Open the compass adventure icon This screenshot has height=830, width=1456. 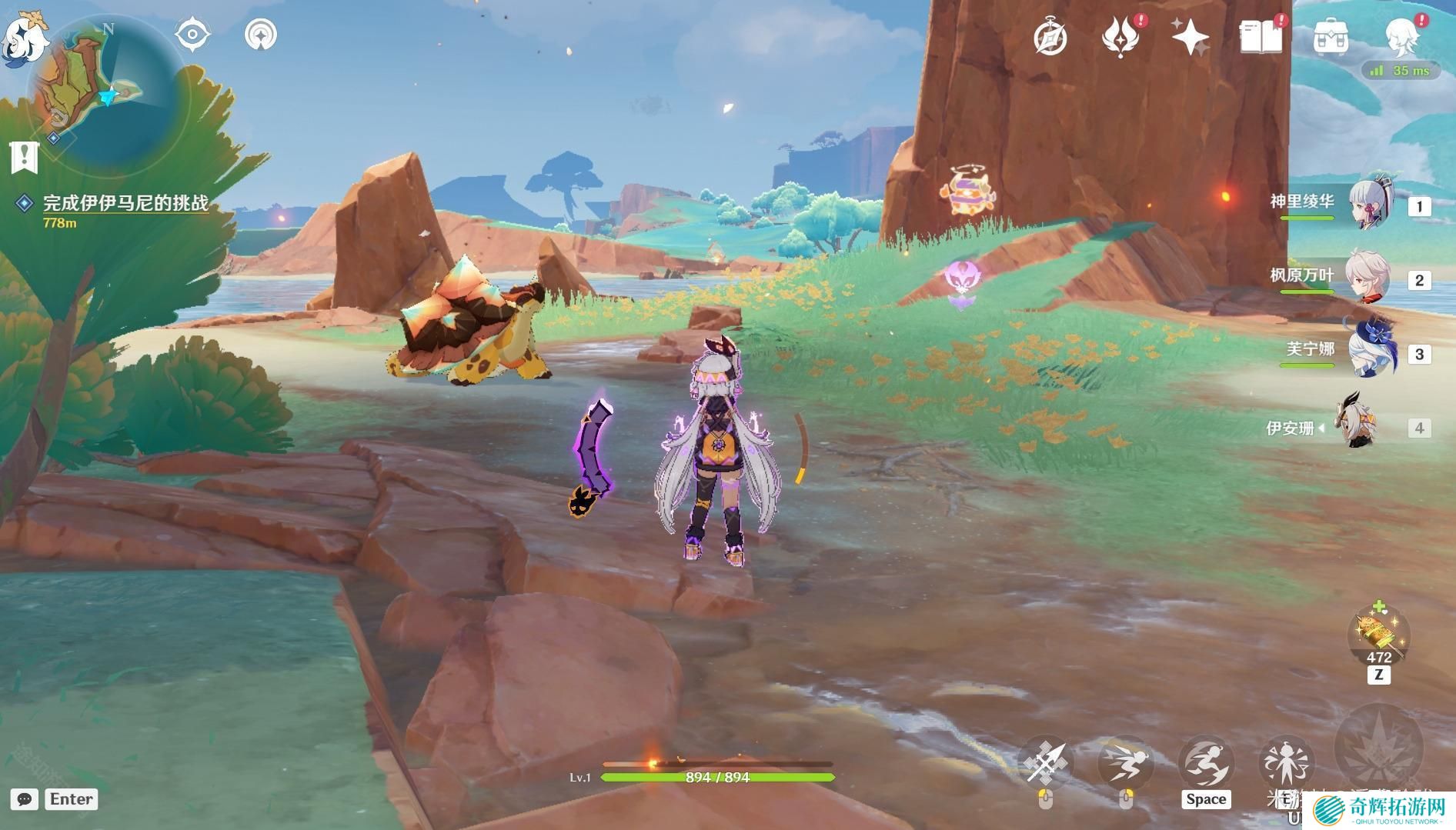1050,37
